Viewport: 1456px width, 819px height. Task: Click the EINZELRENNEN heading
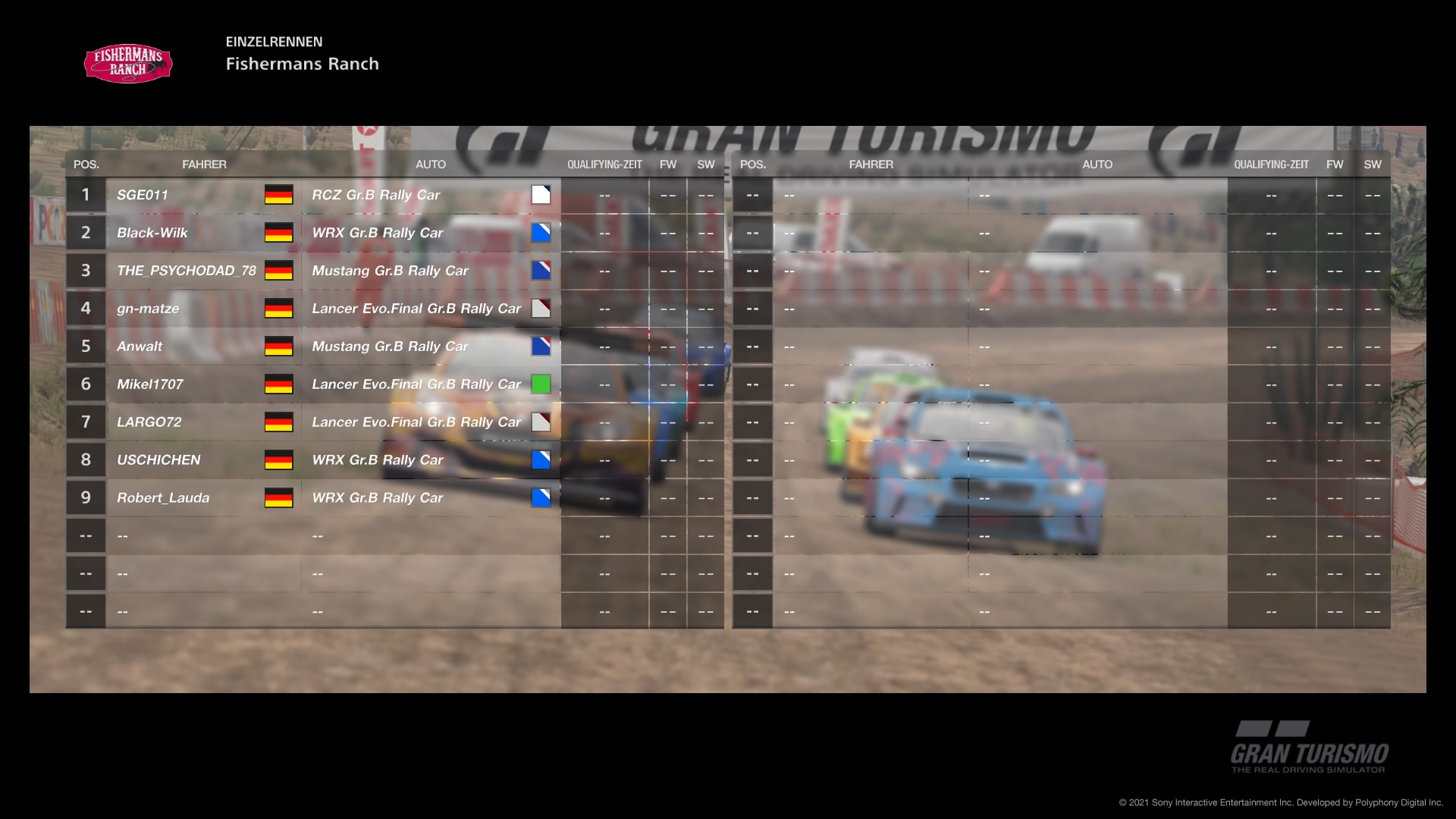coord(274,42)
